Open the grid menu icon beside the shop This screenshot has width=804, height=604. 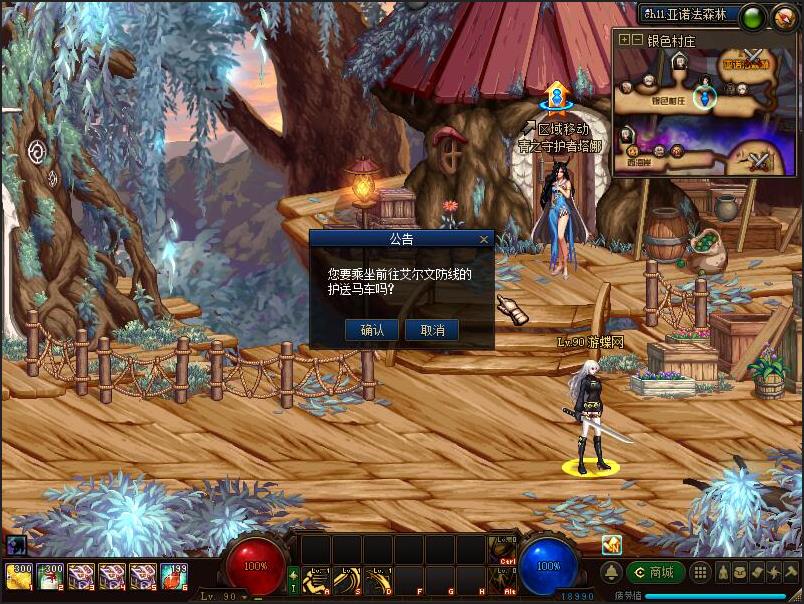(x=701, y=572)
